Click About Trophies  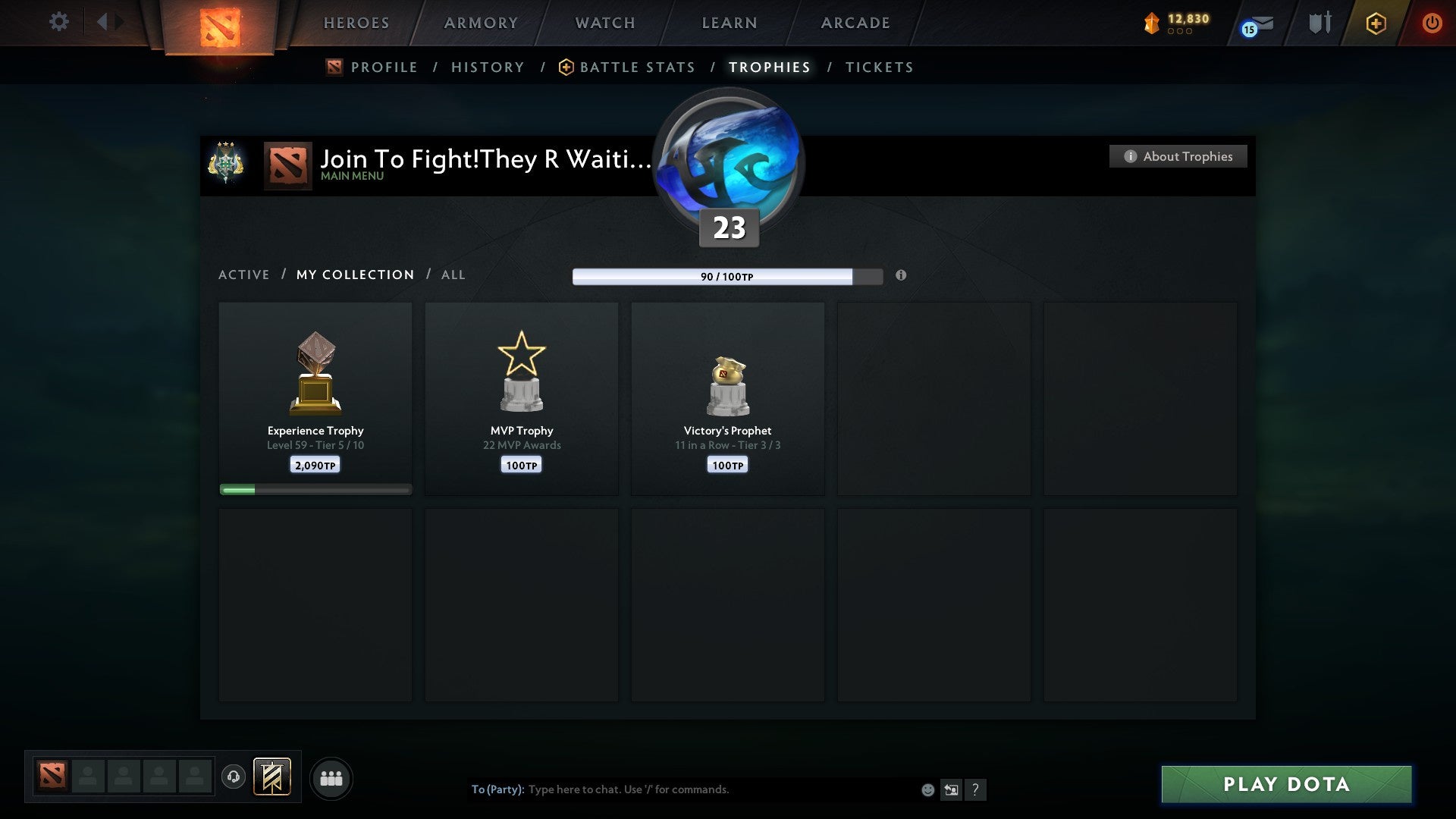[x=1178, y=156]
